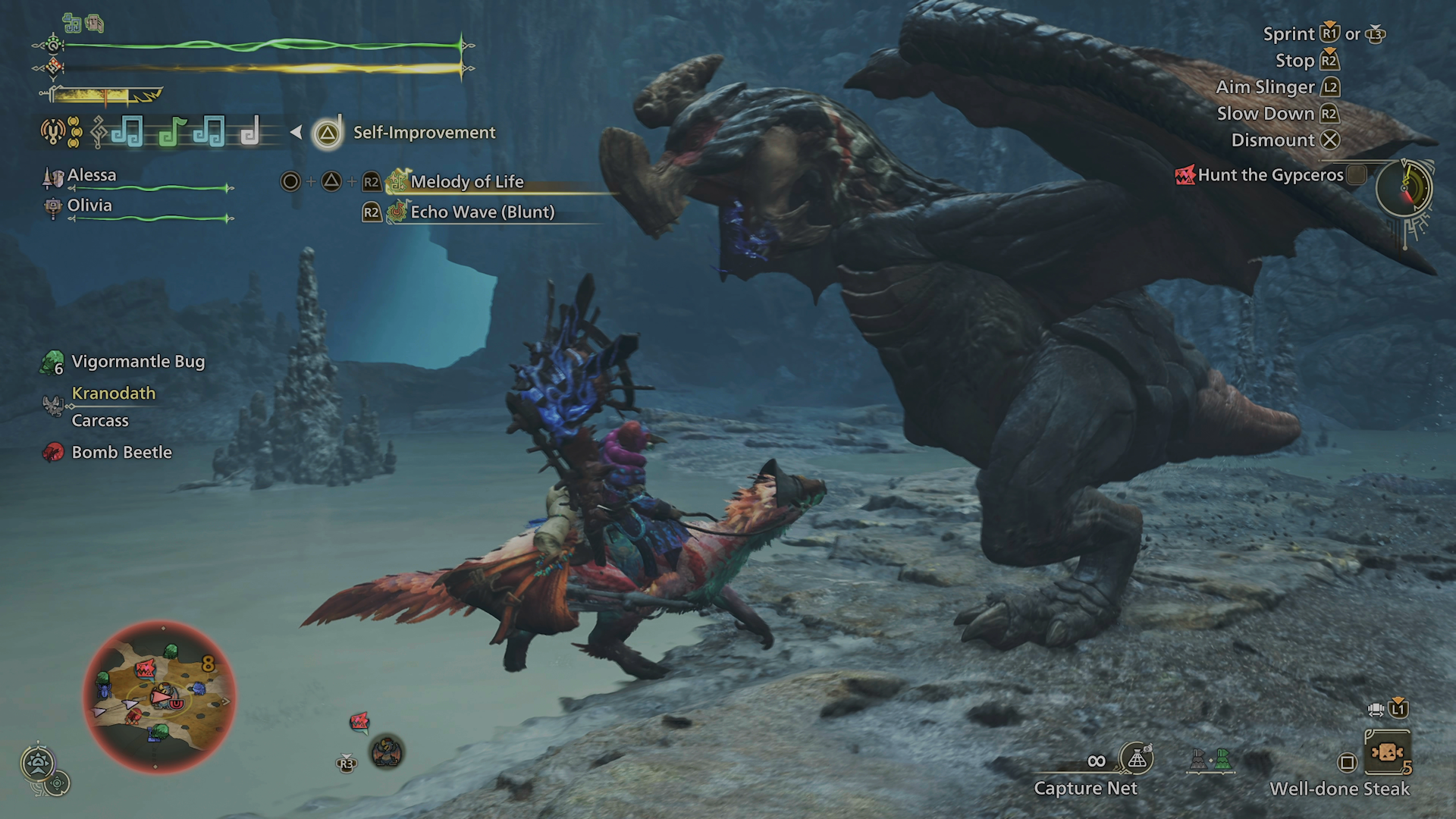Open the Hunt the Gypceros quest objective
This screenshot has height=819, width=1456.
[1270, 175]
